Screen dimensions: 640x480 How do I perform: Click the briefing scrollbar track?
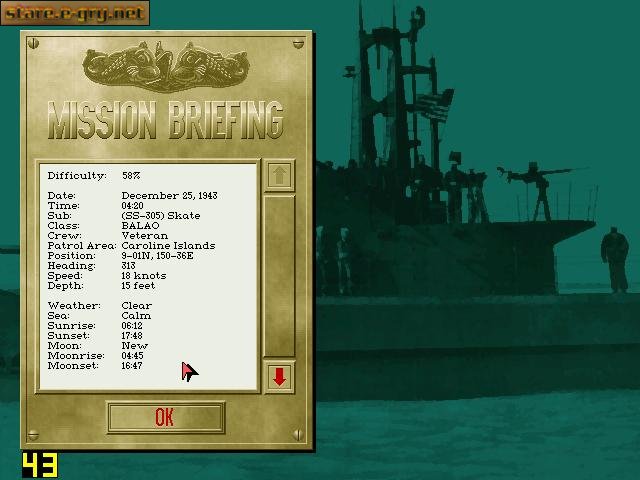click(279, 275)
